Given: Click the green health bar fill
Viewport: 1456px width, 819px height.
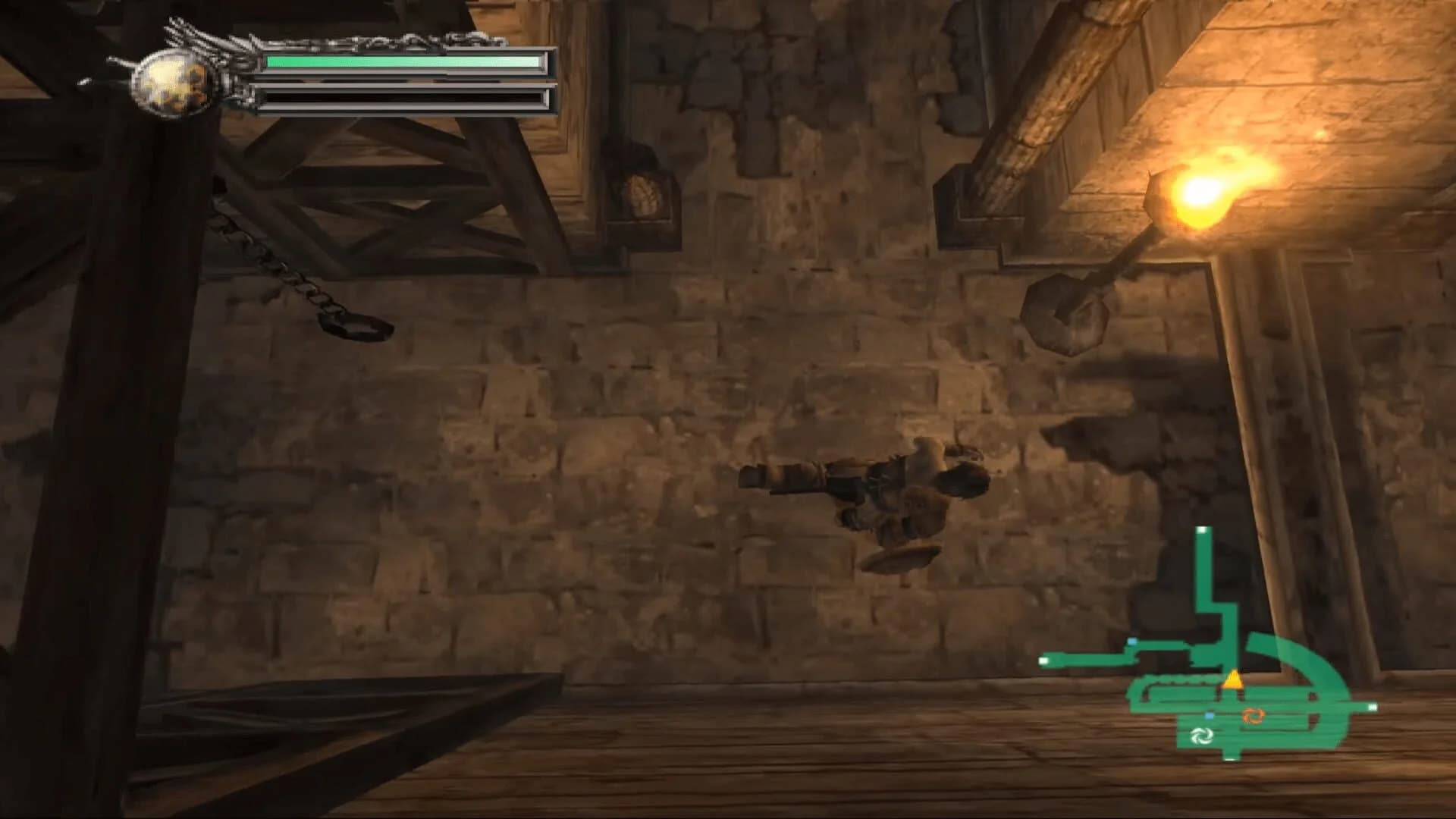Looking at the screenshot, I should click(394, 62).
